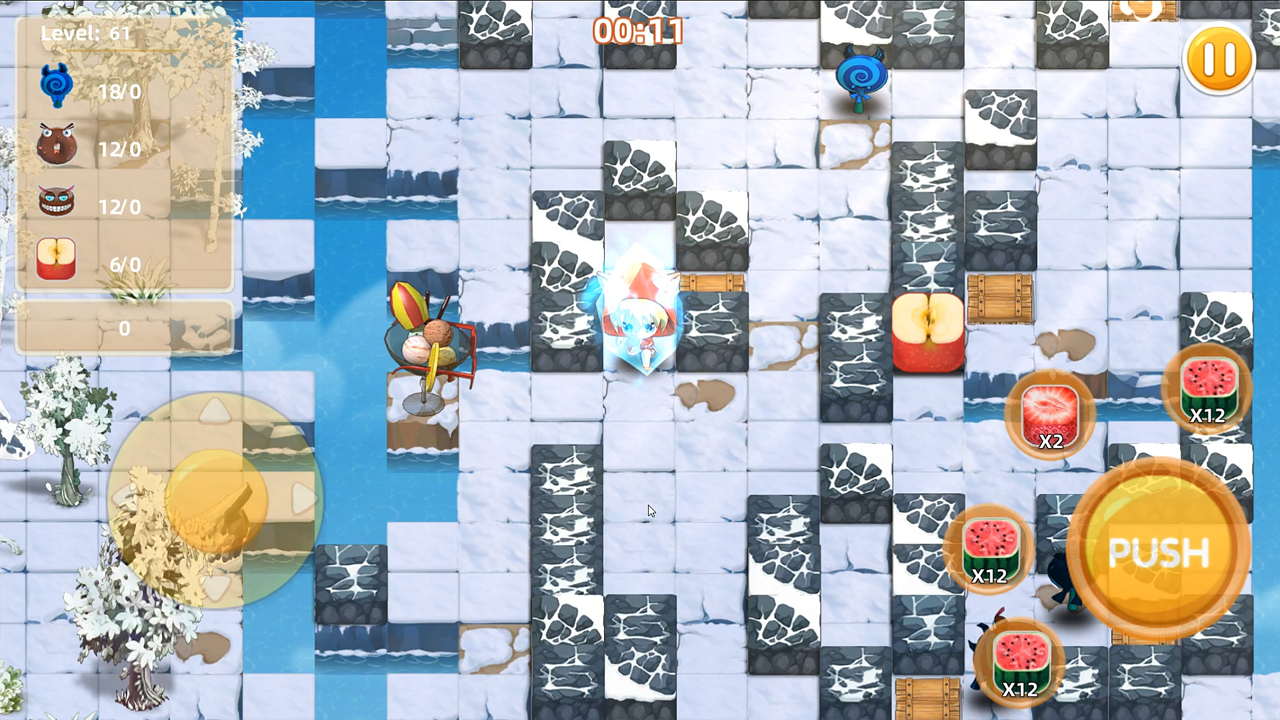Pause the game with the pause button
Screen dimensions: 1280x720
(x=1218, y=58)
